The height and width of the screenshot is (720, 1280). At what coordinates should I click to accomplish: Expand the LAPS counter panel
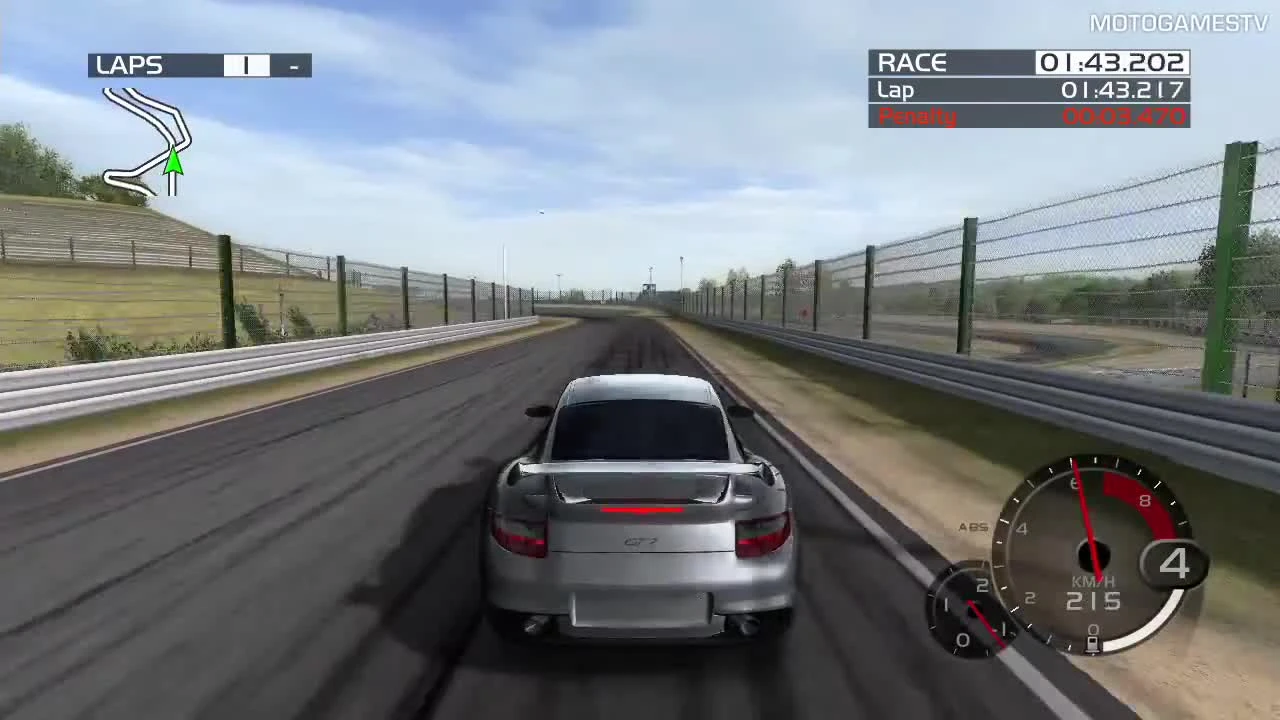pyautogui.click(x=199, y=65)
